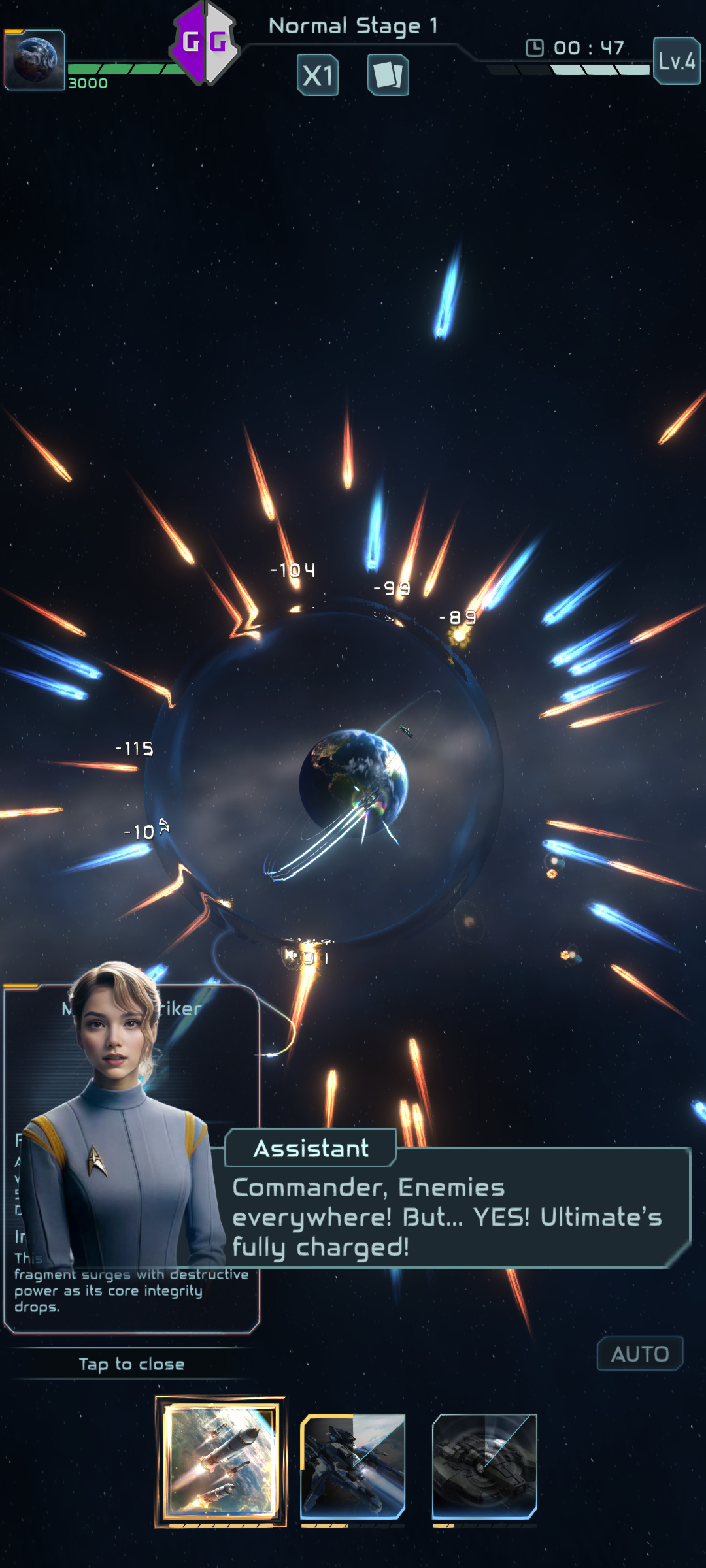This screenshot has height=1568, width=706.
Task: Toggle the X1 game speed button
Action: coord(318,75)
